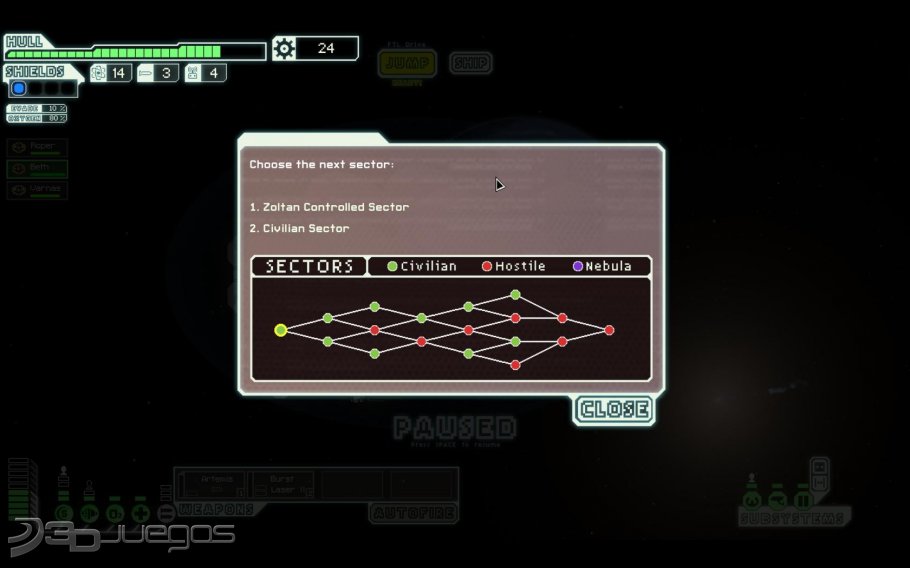Viewport: 910px width, 568px height.
Task: Click the piloting subsystem icon
Action: tap(752, 499)
